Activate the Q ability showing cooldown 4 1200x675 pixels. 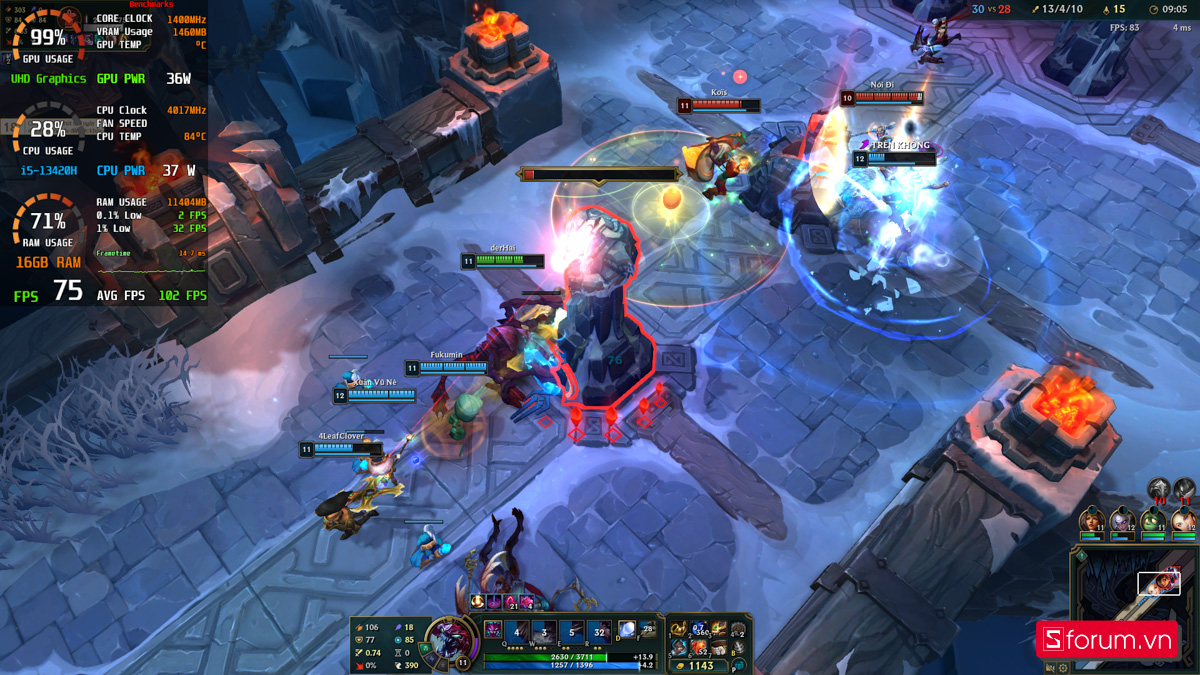518,632
